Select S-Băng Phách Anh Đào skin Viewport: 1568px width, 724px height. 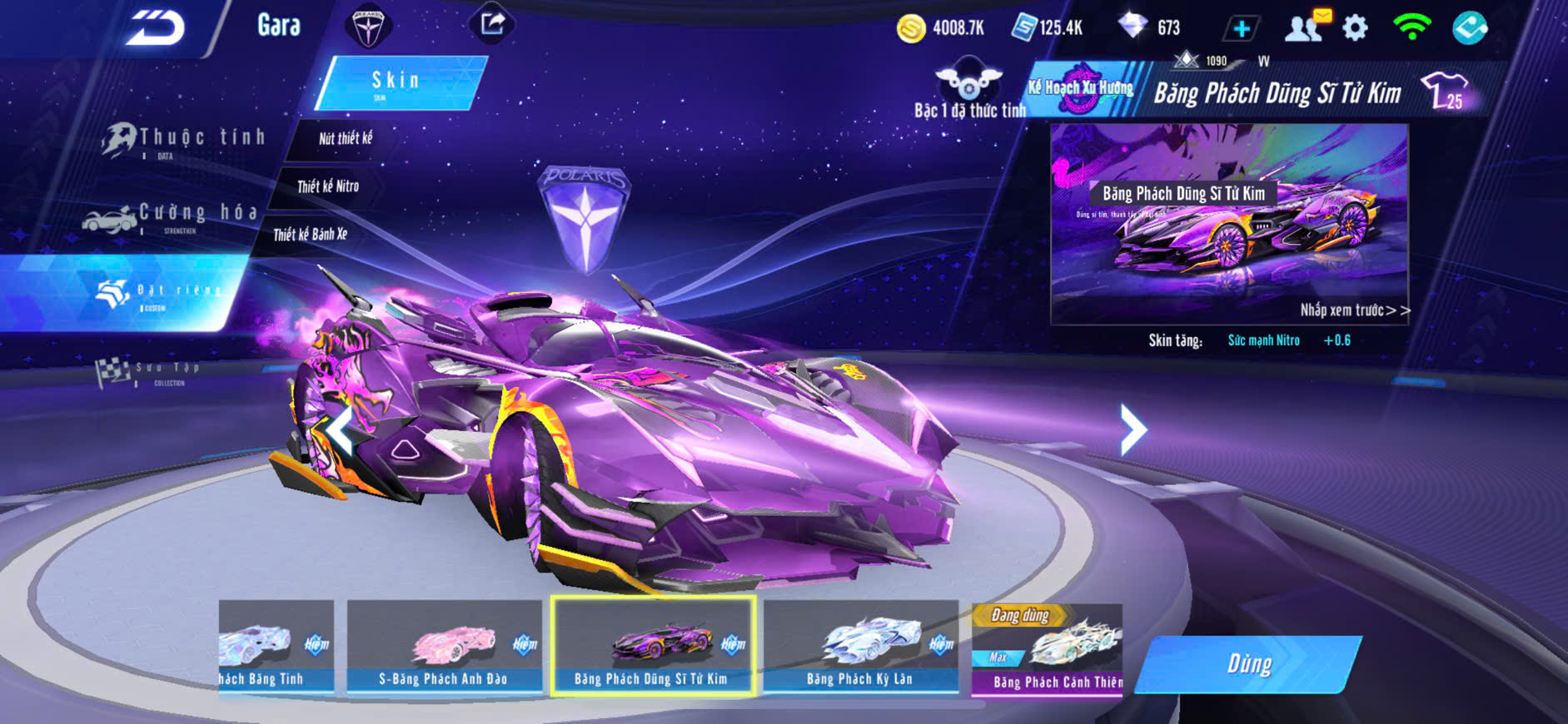point(444,647)
